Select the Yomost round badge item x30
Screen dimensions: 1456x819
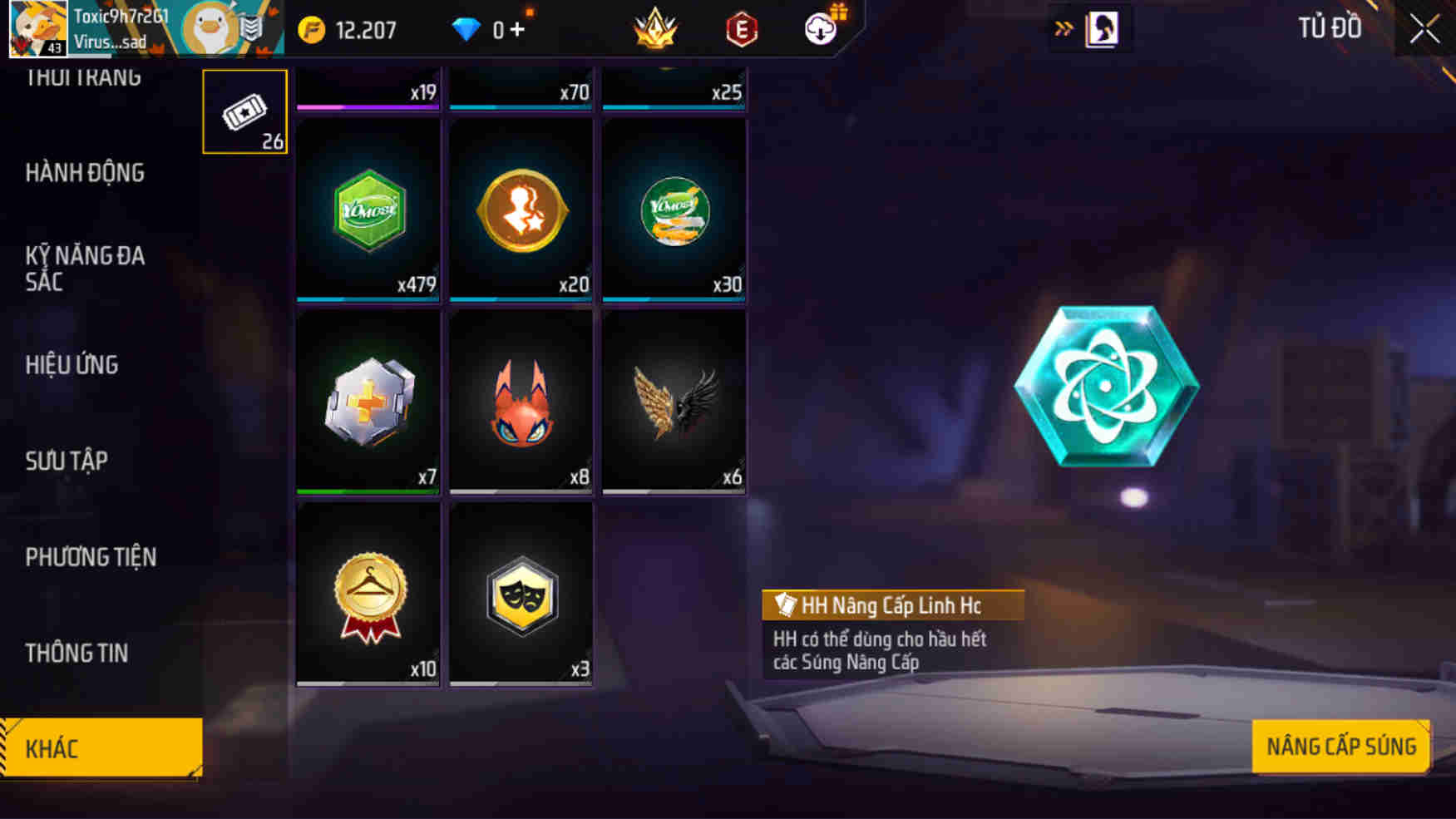[x=674, y=208]
